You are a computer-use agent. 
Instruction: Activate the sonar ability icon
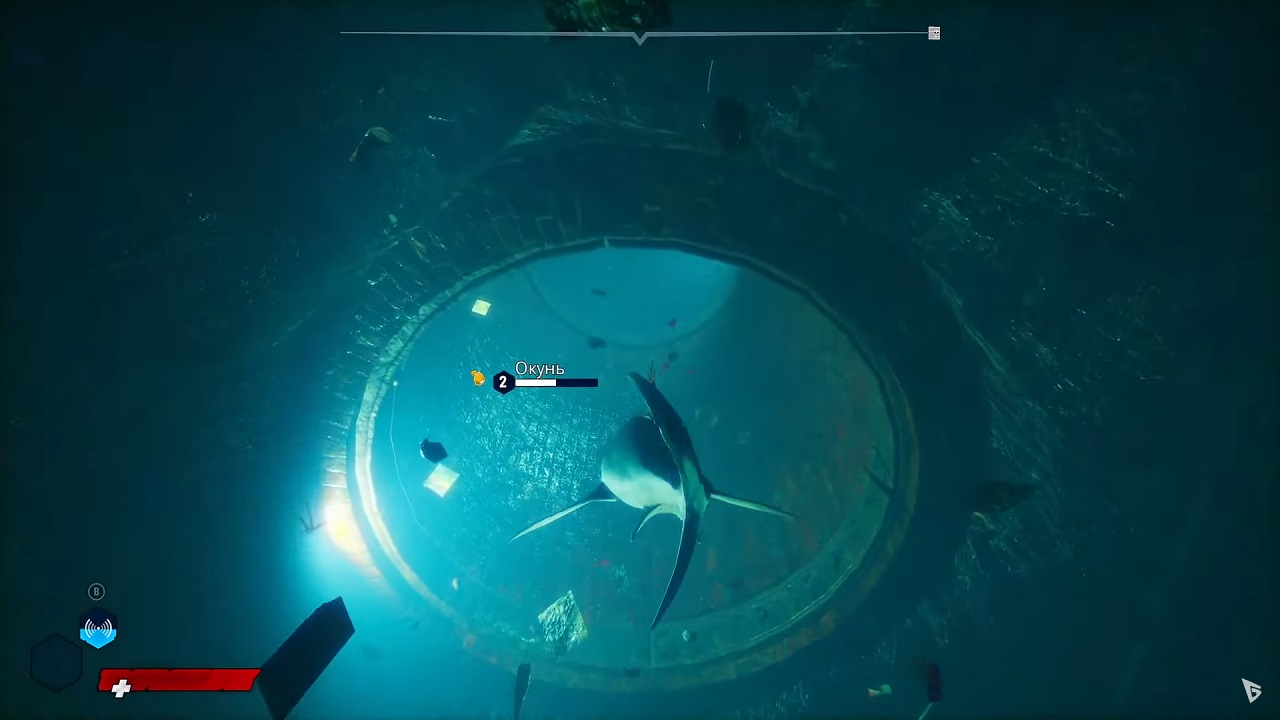tap(98, 629)
